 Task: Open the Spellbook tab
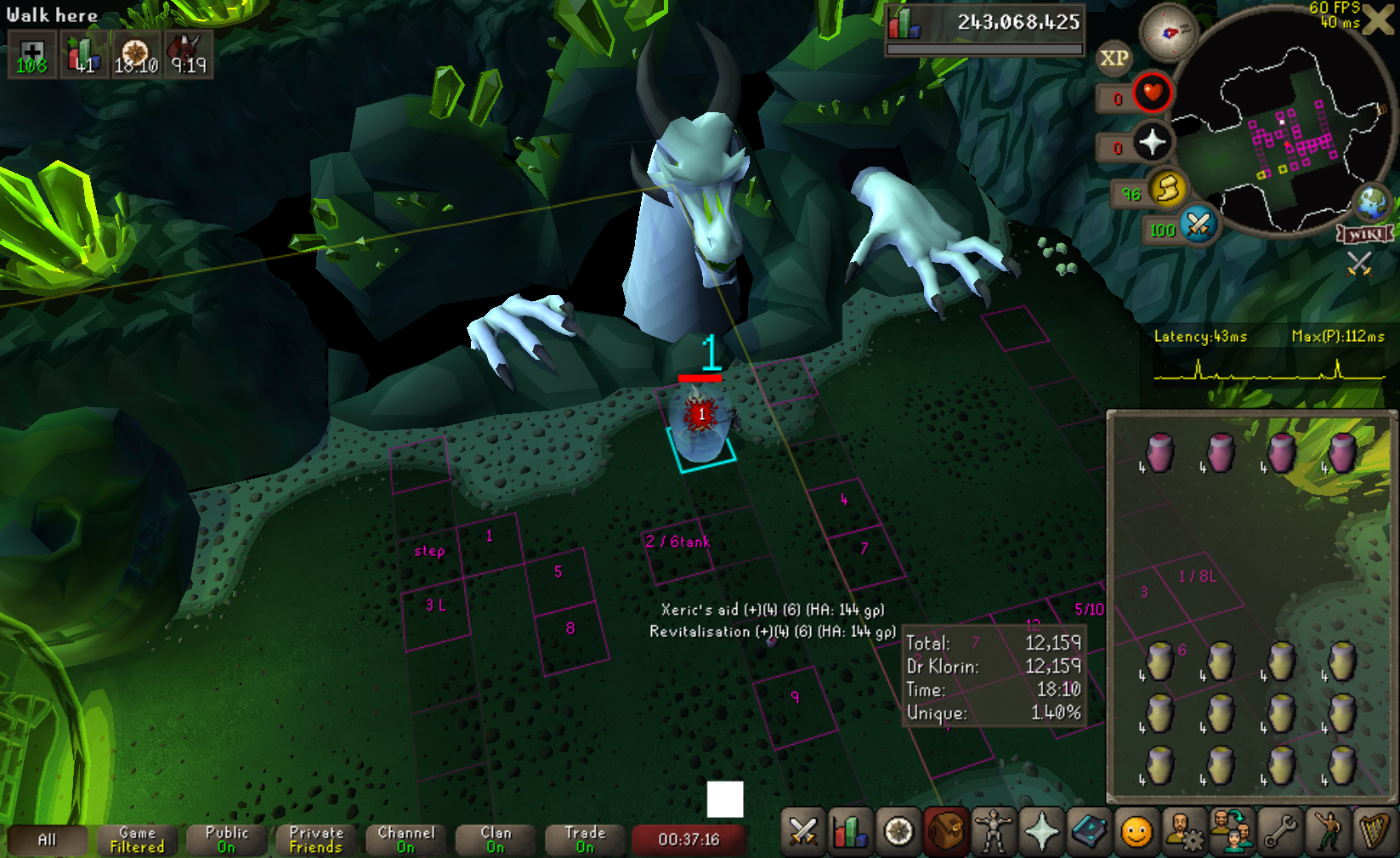coord(1089,832)
